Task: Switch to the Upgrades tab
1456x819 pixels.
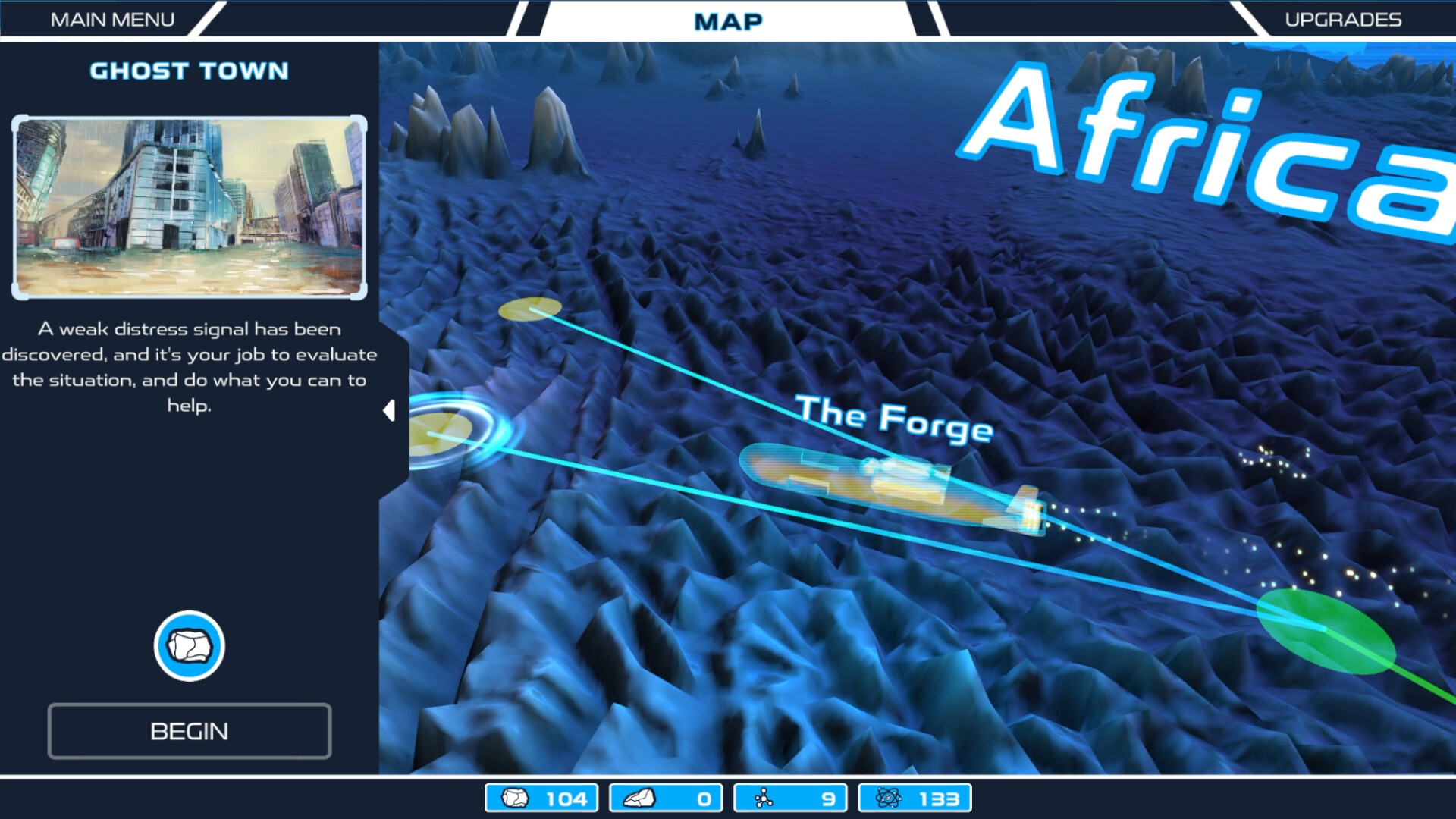Action: [x=1344, y=19]
